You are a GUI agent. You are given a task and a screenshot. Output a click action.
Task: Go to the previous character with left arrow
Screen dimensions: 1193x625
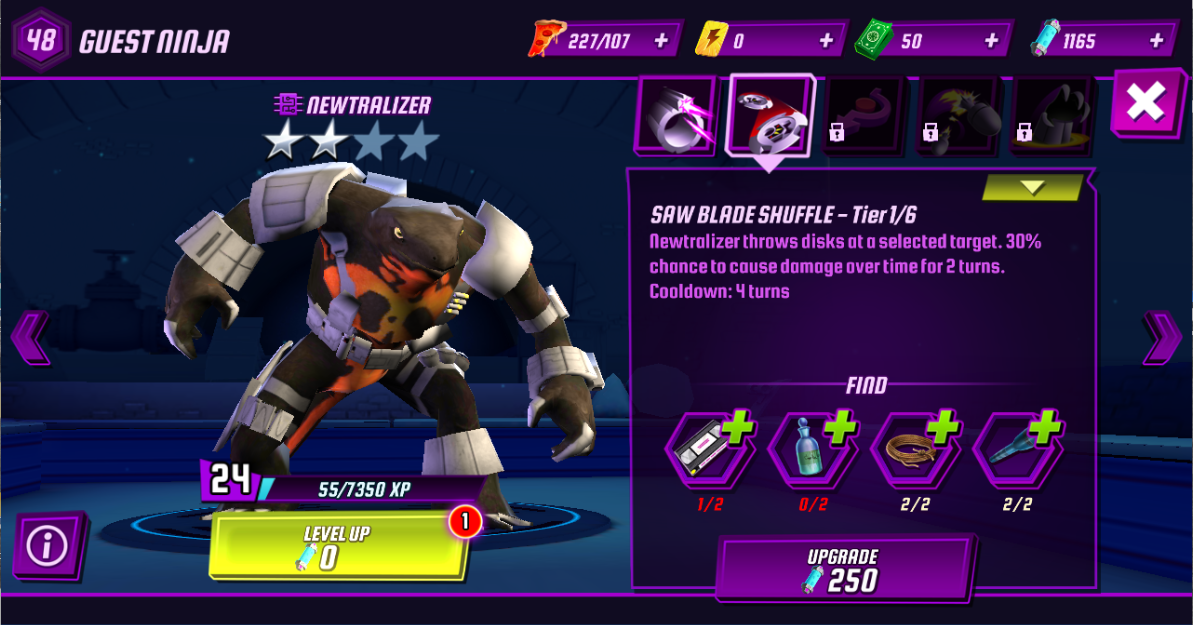28,337
